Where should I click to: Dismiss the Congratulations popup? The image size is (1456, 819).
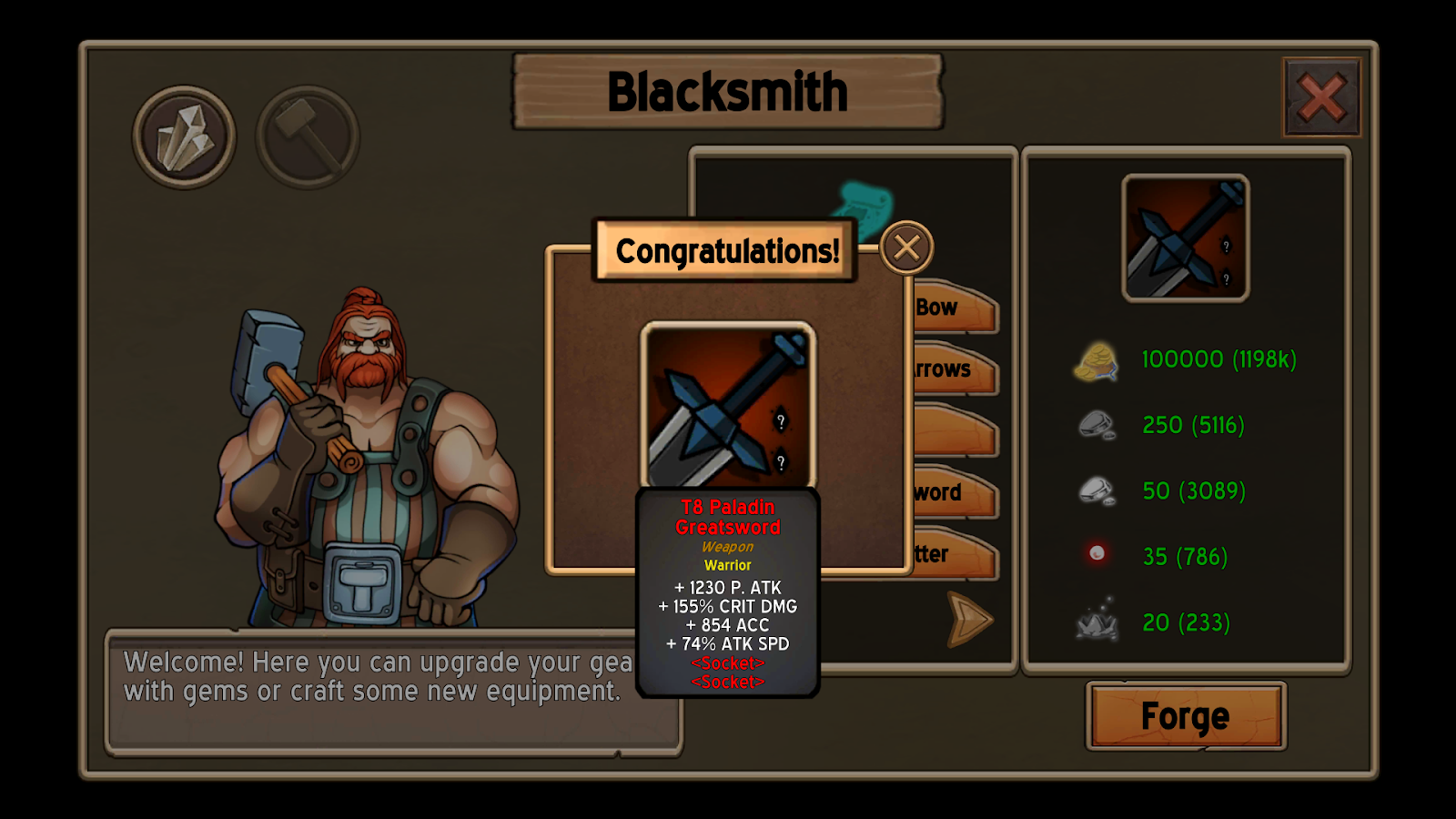(906, 248)
